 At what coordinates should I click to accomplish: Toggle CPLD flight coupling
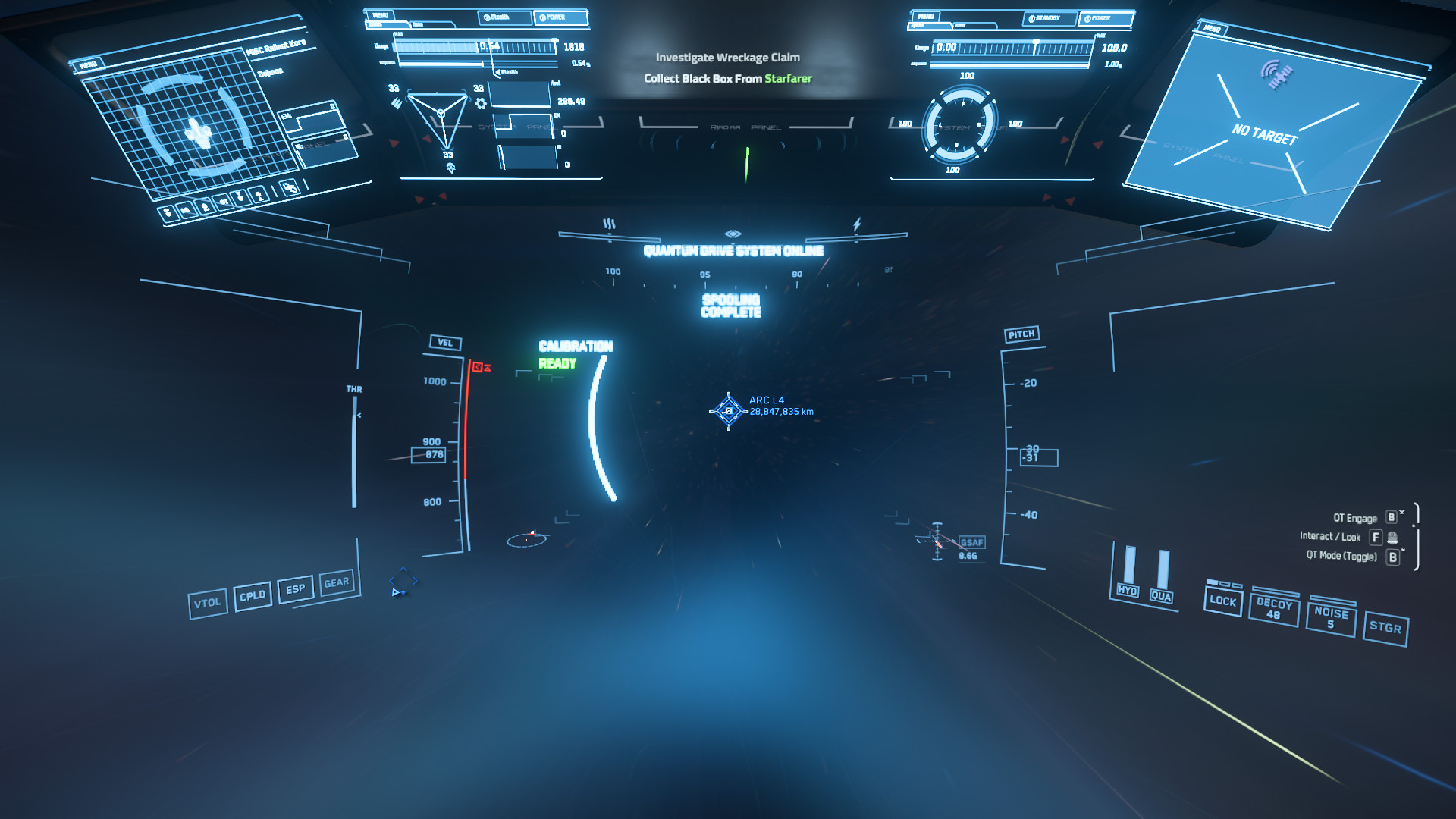[x=253, y=596]
